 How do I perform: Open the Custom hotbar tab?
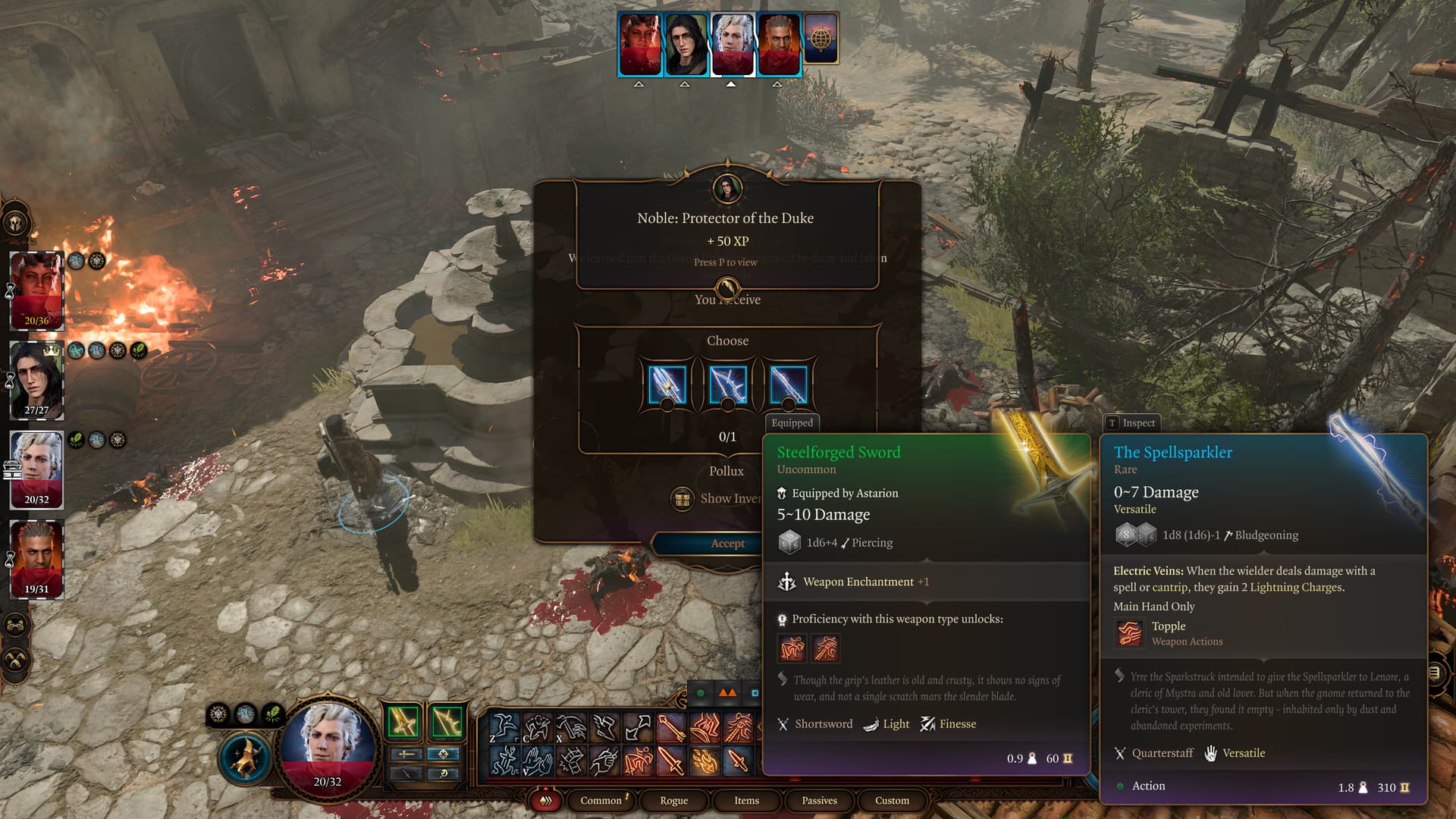[x=892, y=800]
